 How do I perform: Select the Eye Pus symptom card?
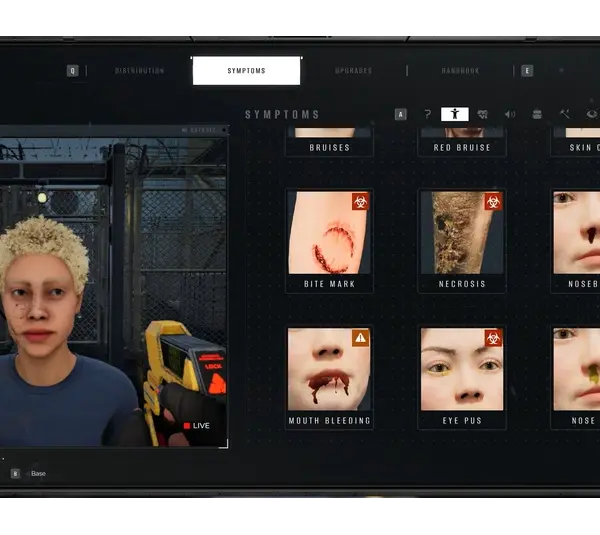462,377
